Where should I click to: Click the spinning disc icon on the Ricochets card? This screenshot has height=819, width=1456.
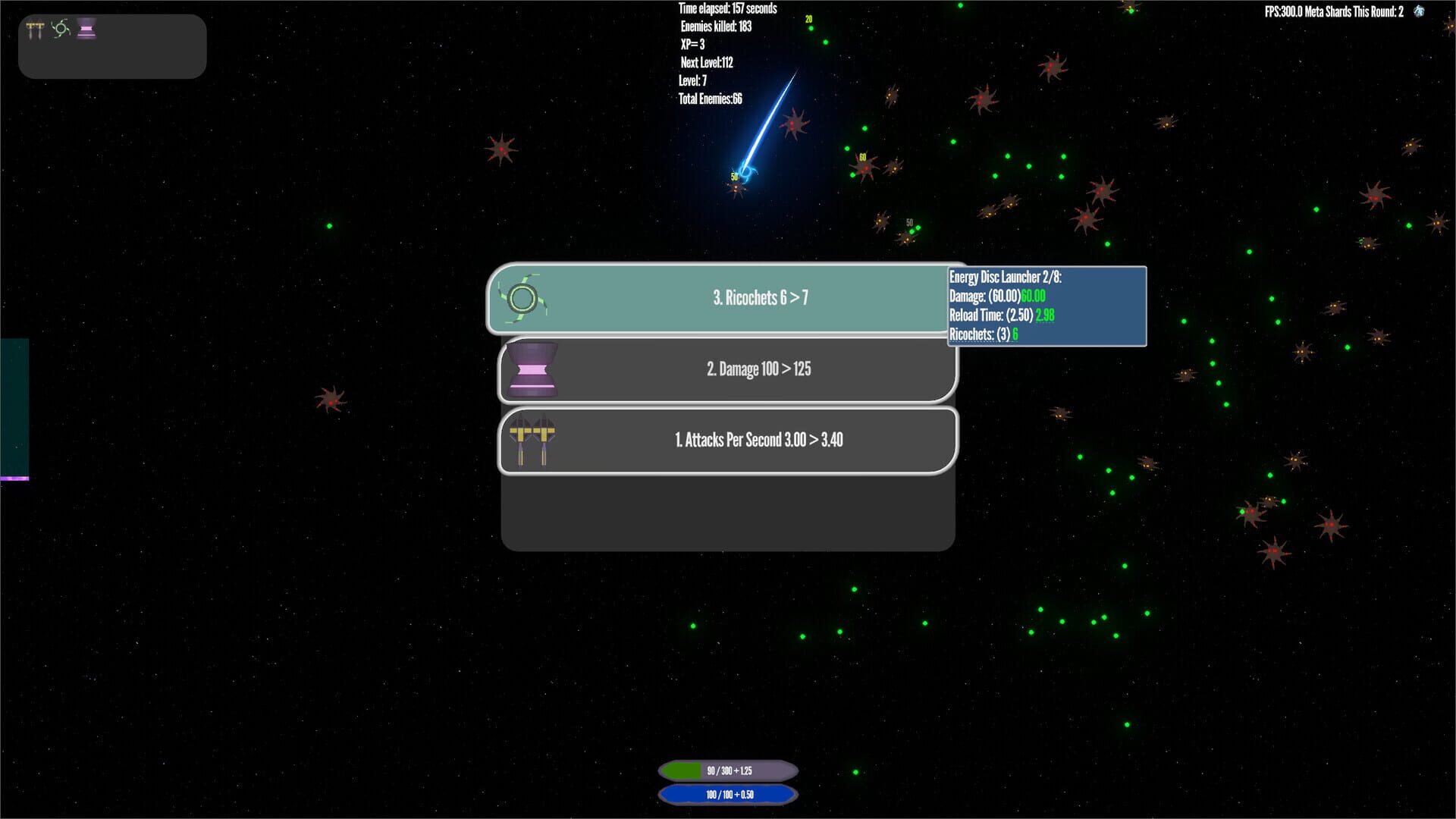point(522,297)
